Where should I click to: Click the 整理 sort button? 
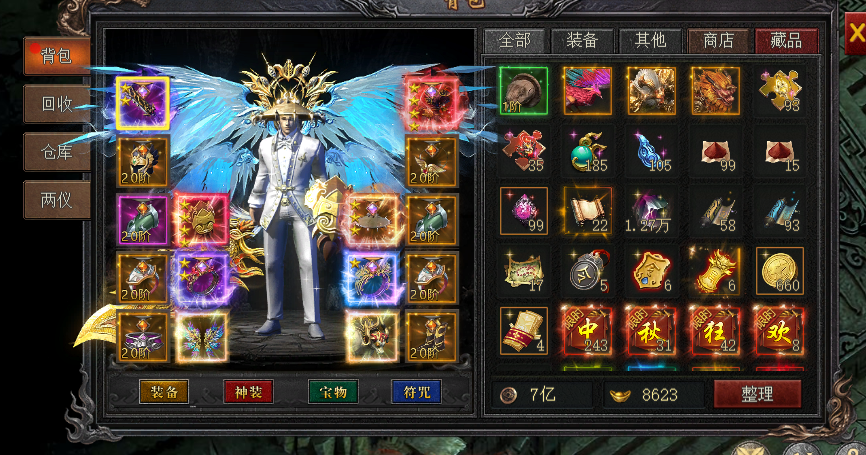click(757, 394)
